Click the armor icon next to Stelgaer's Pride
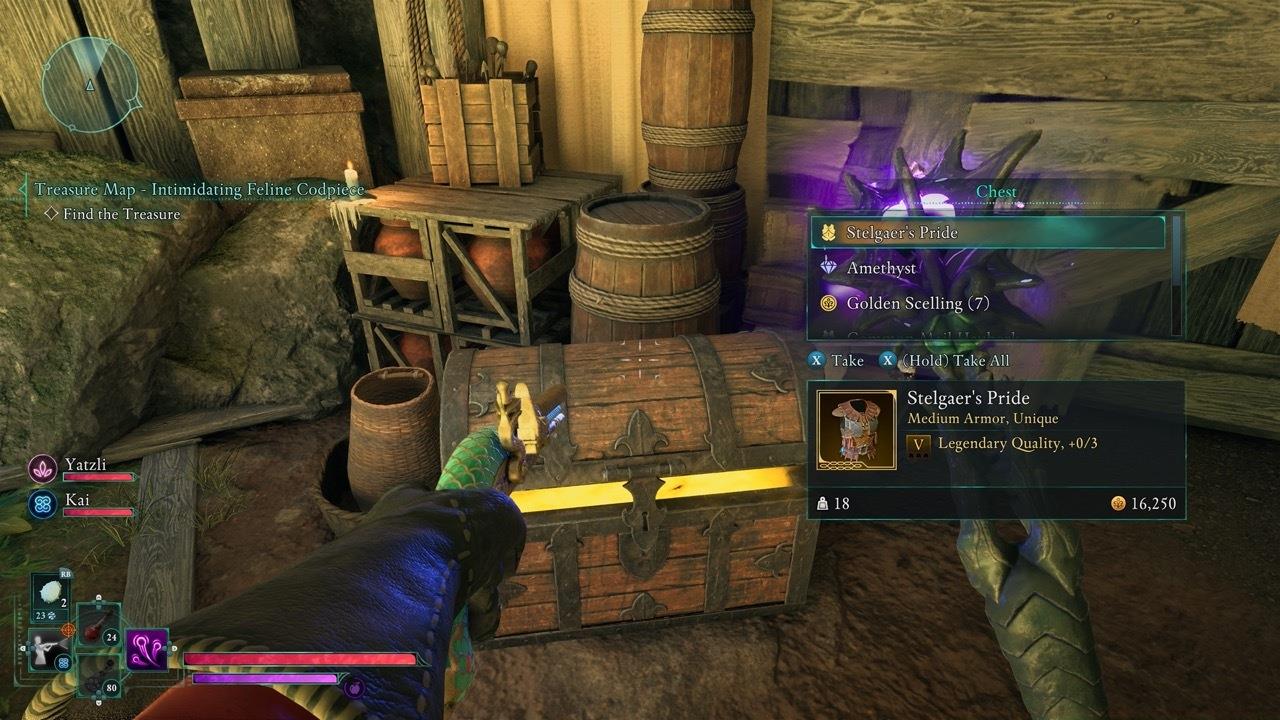The image size is (1280, 720). [x=828, y=231]
